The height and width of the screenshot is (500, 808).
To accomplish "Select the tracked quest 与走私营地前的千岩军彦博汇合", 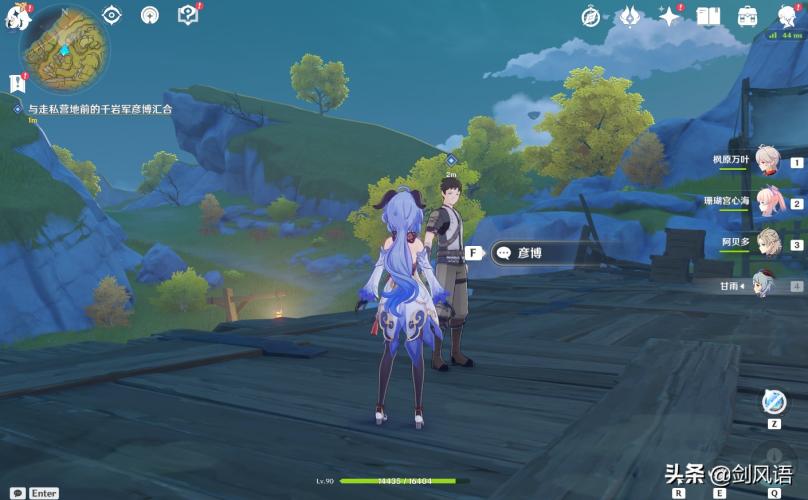I will point(100,109).
